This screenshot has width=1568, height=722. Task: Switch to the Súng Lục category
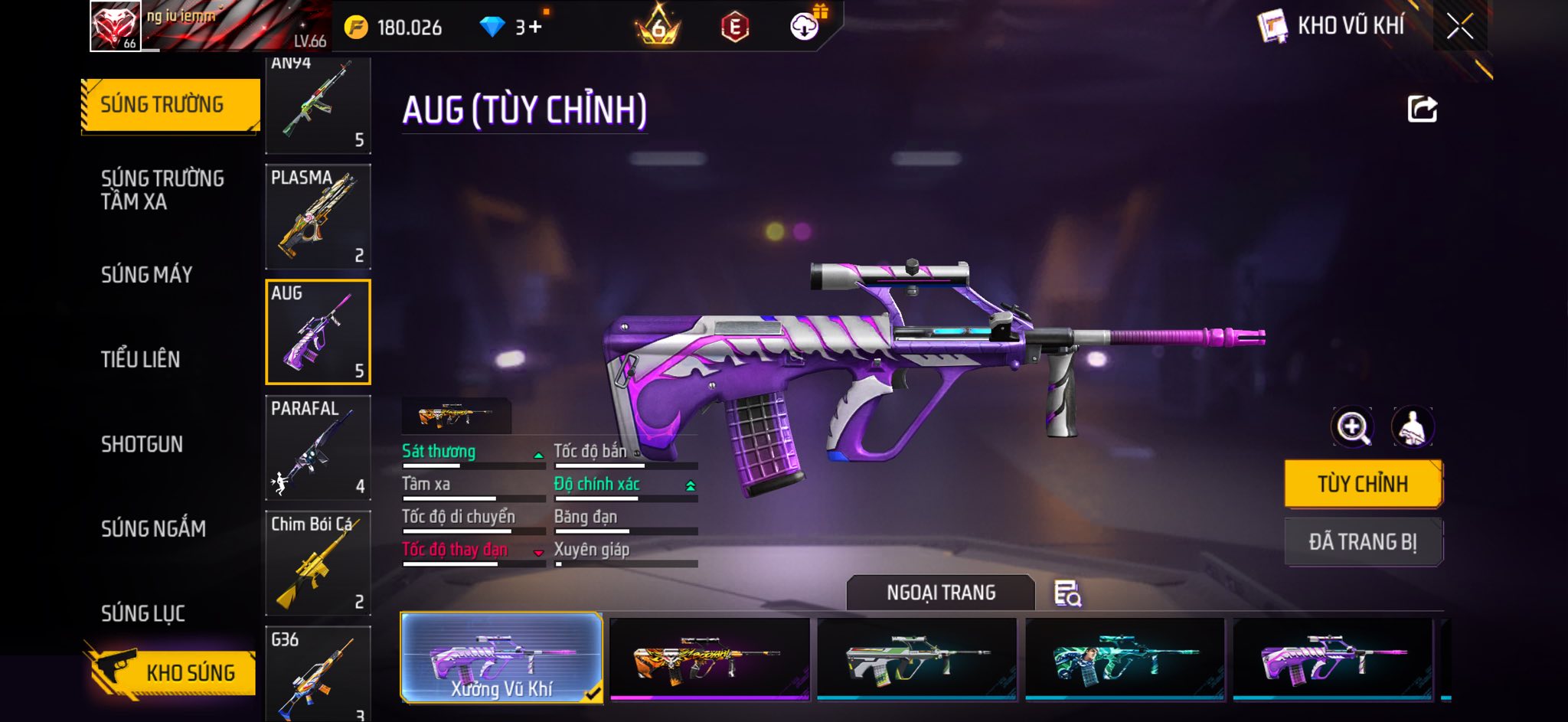143,613
